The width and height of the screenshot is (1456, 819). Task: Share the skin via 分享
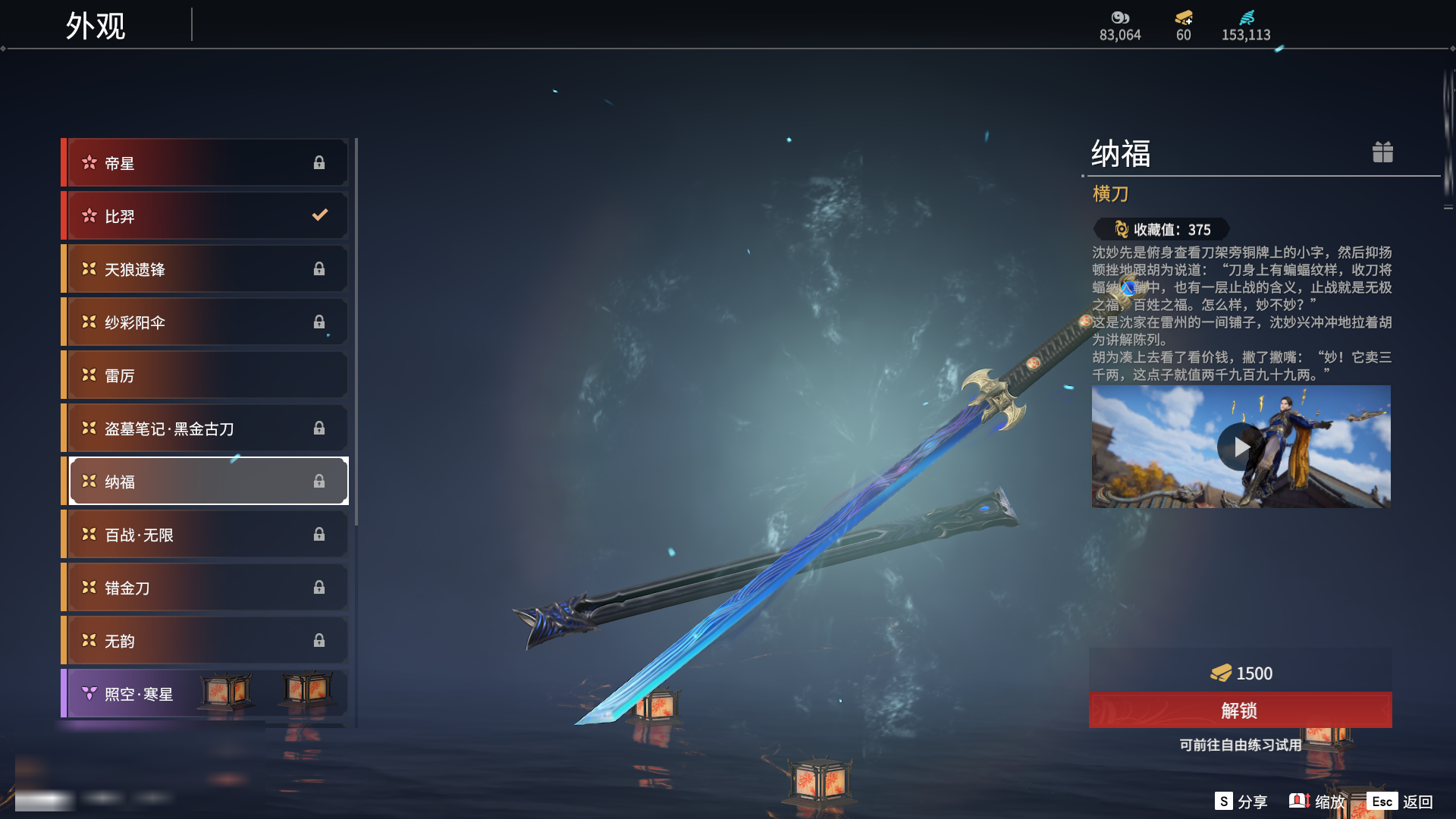coord(1241,802)
